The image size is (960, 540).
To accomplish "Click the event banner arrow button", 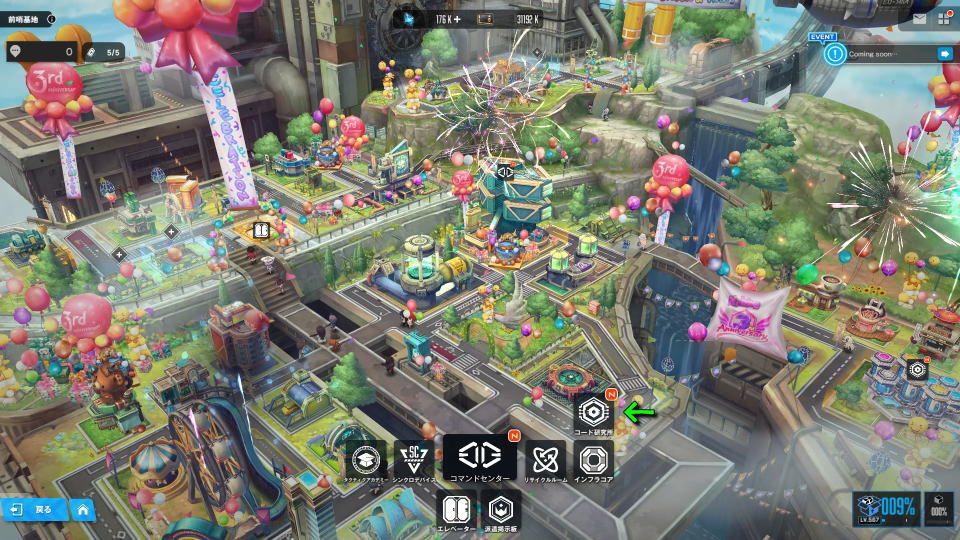I will coord(944,54).
